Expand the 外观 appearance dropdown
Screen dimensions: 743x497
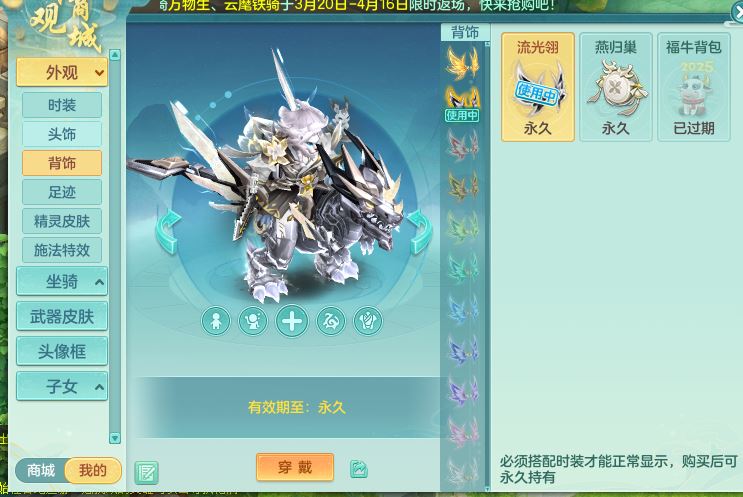tap(61, 72)
